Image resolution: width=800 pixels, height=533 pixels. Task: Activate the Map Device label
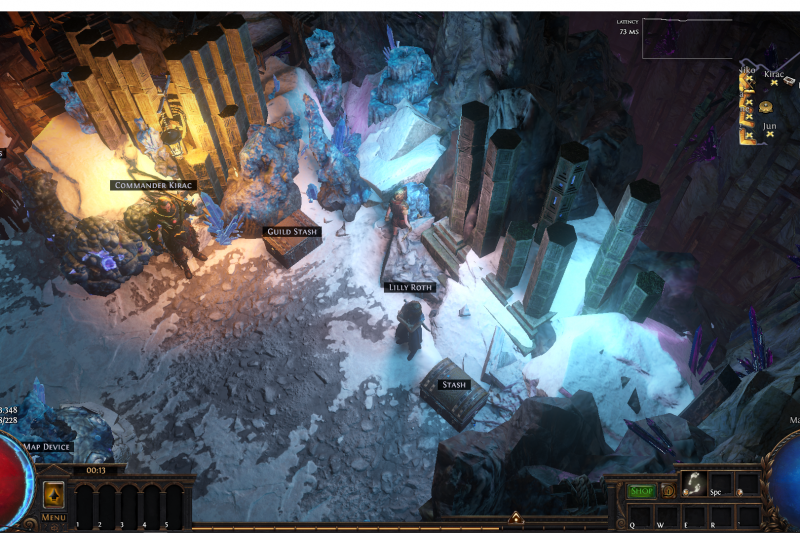[x=47, y=446]
